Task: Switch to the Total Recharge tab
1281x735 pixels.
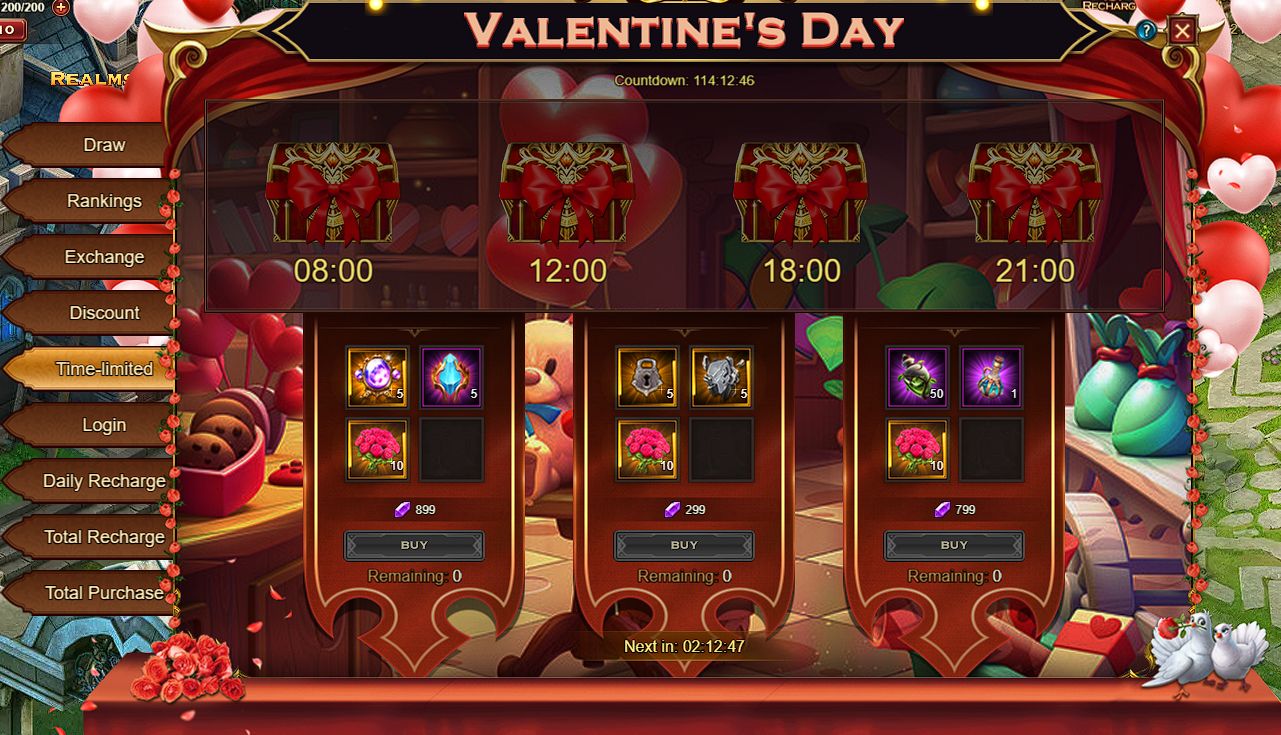Action: tap(103, 537)
